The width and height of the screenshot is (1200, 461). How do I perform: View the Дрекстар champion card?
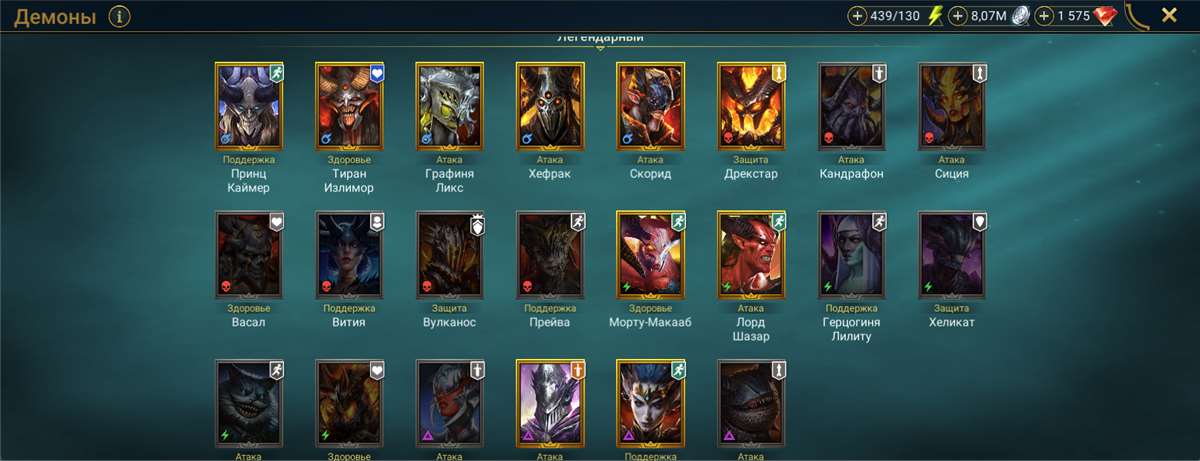point(751,105)
